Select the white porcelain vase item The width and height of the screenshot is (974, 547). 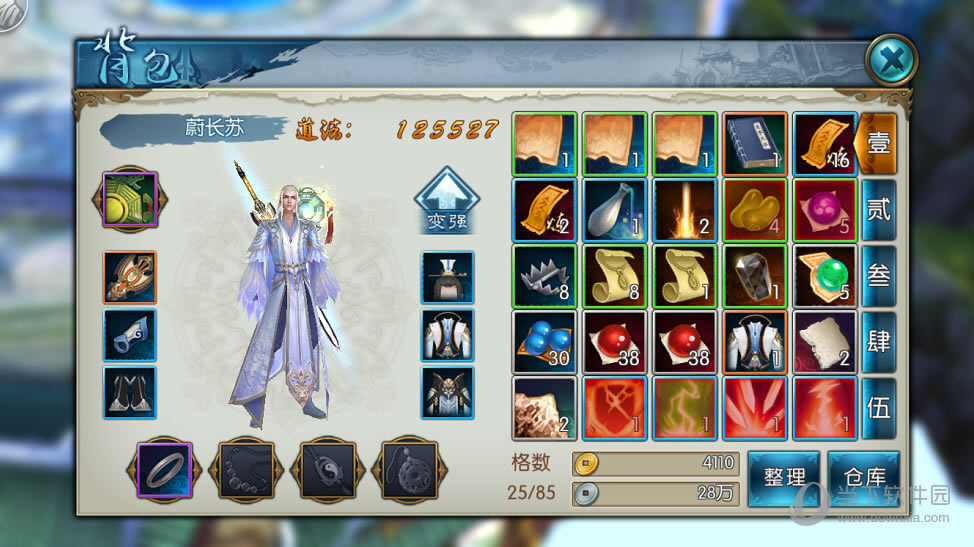point(615,210)
